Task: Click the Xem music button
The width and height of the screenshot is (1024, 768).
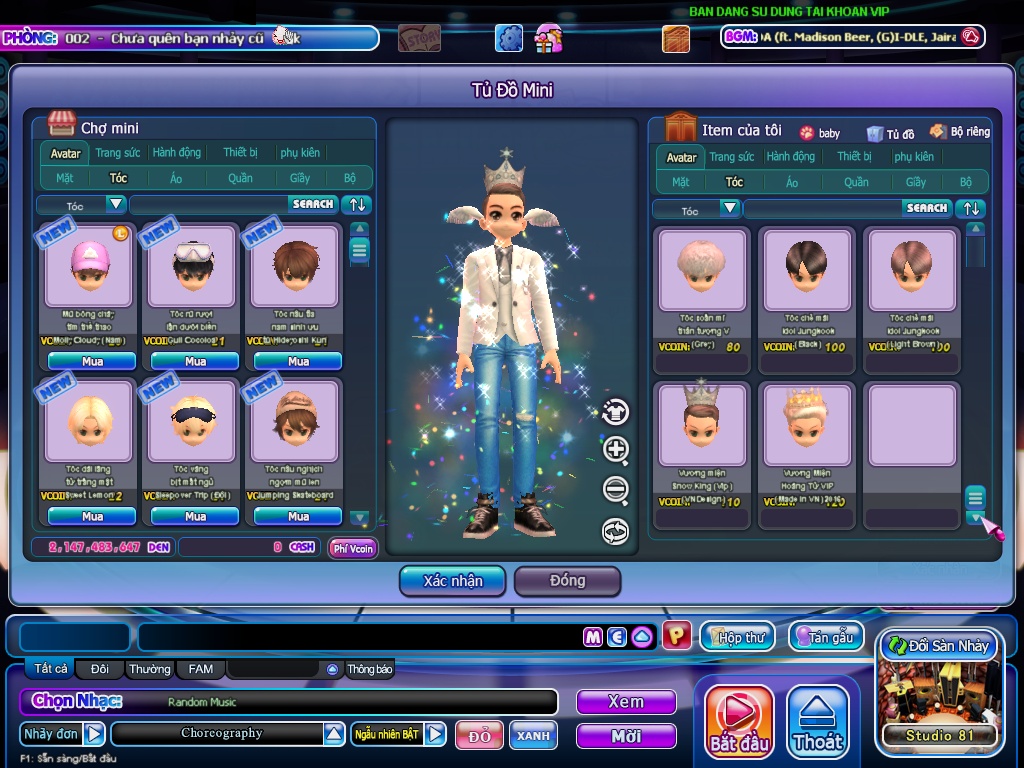Action: (x=626, y=702)
